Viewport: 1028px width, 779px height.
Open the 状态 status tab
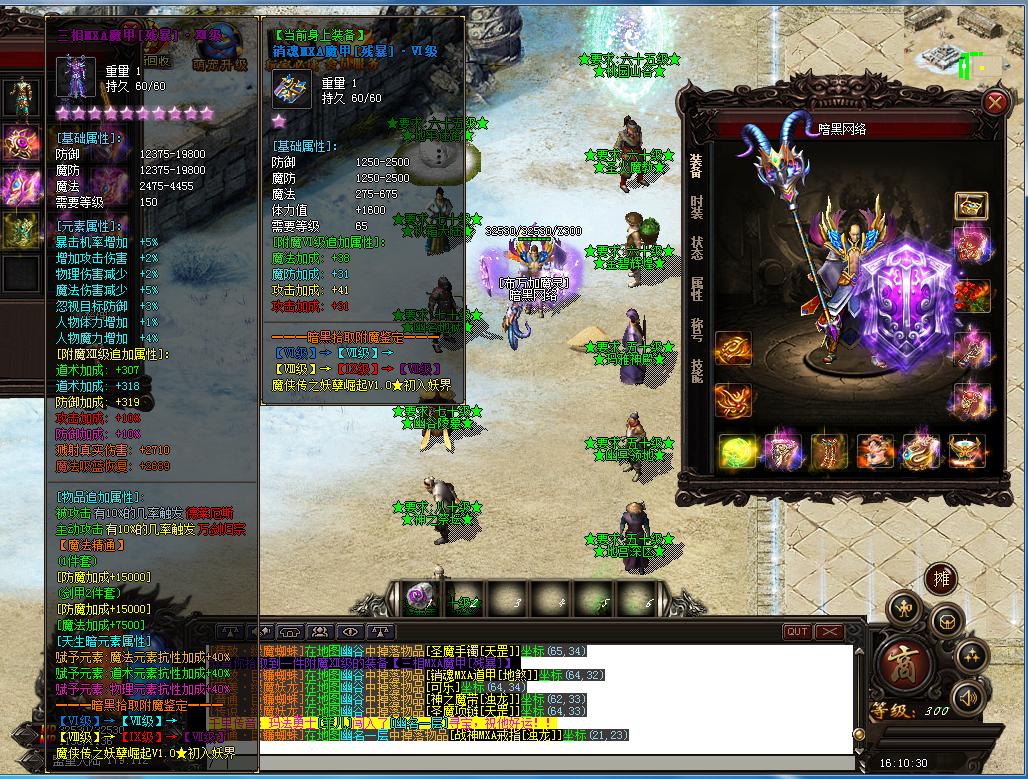[696, 247]
